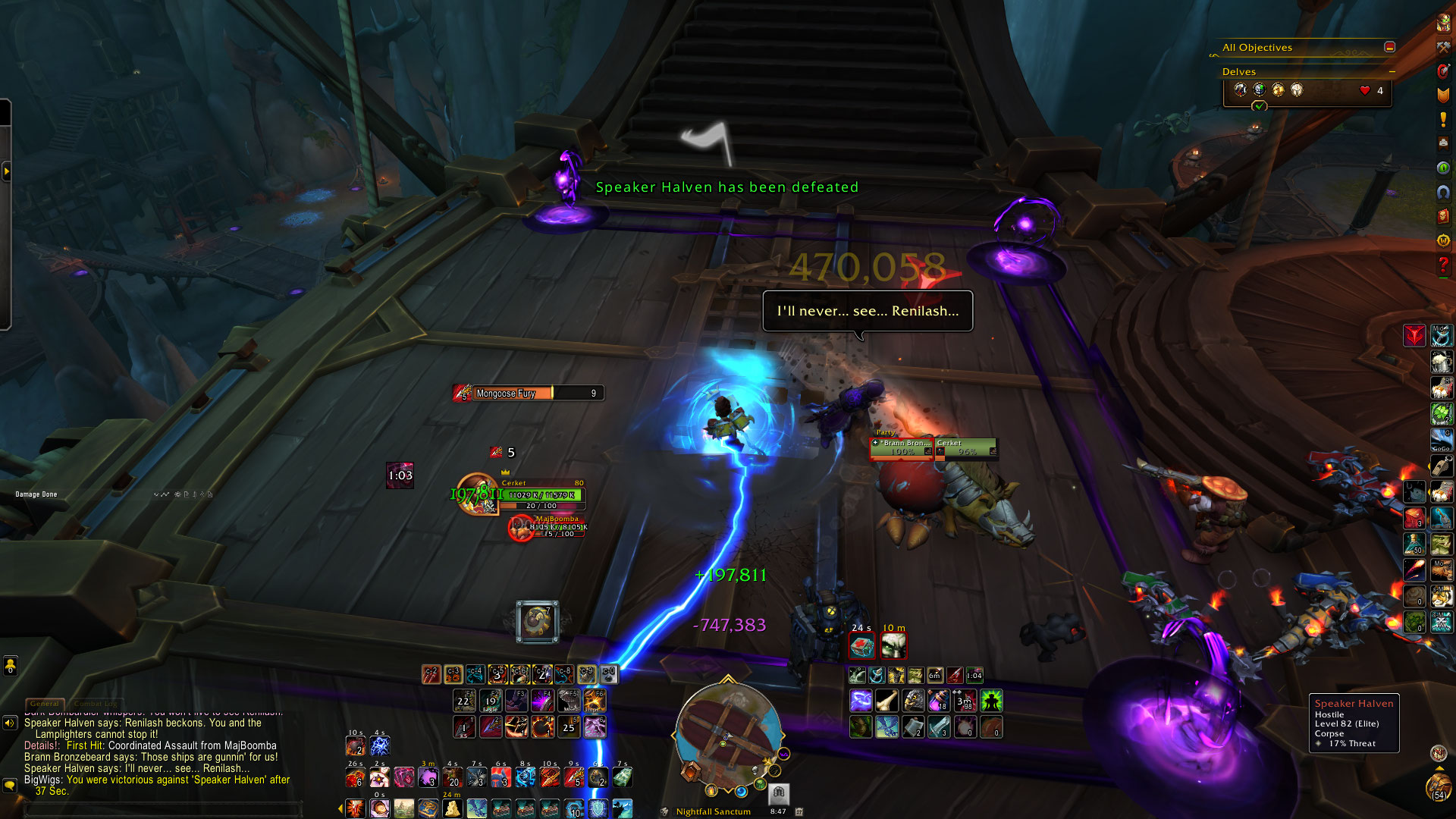Toggle the voice chat speaker button
The width and height of the screenshot is (1456, 819).
10,723
